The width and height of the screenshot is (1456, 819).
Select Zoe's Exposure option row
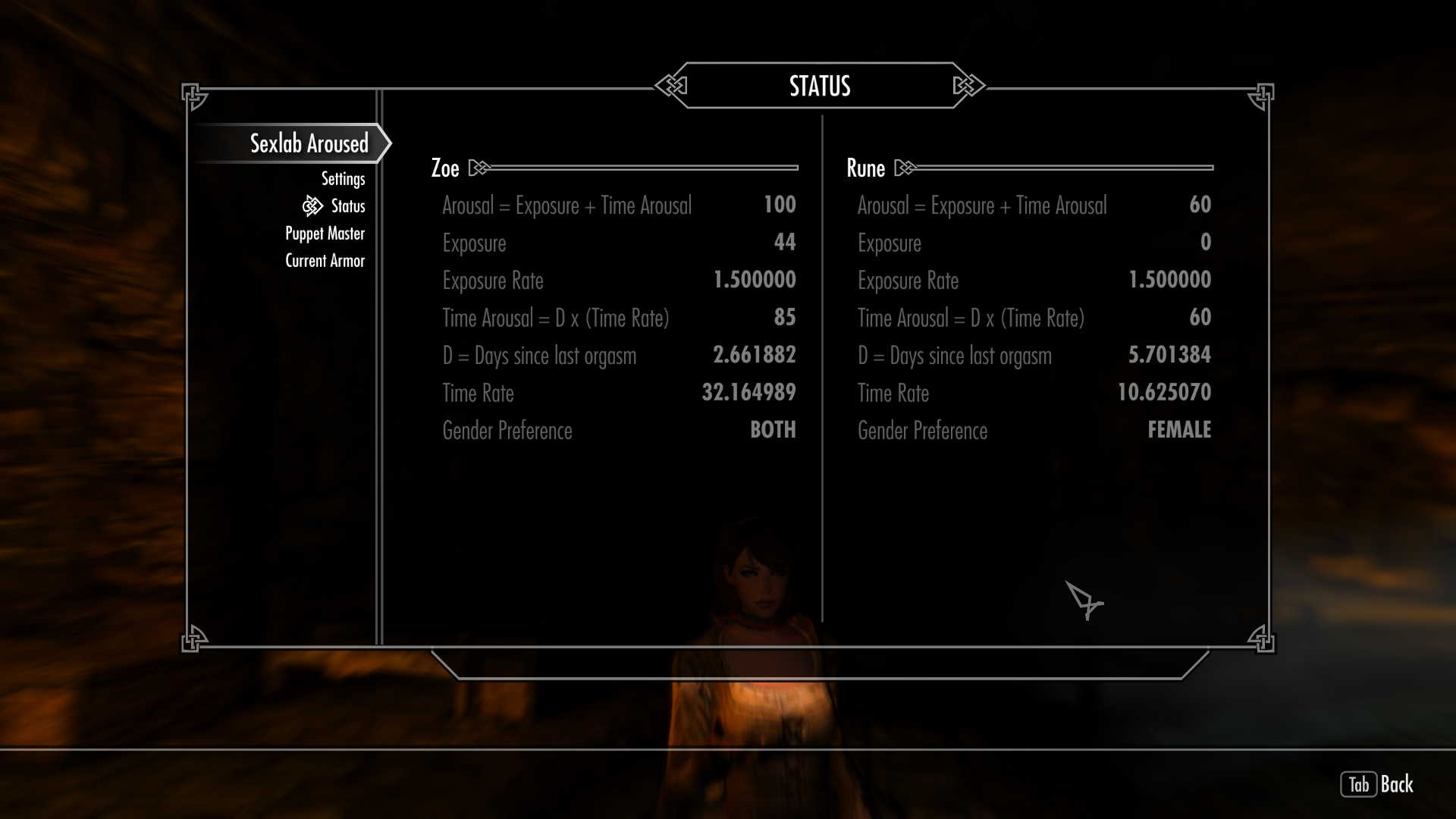[x=618, y=243]
